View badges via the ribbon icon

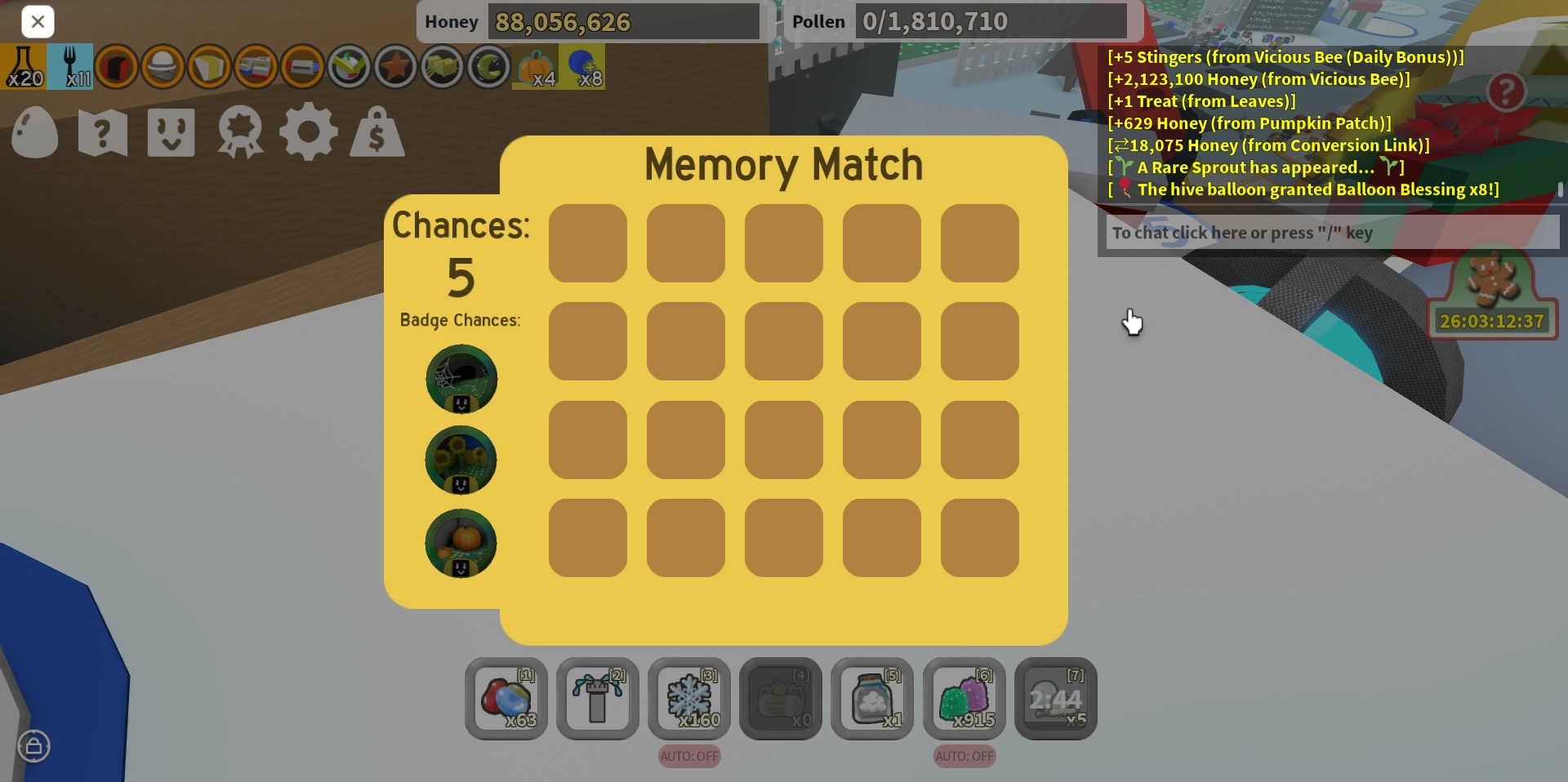point(240,132)
